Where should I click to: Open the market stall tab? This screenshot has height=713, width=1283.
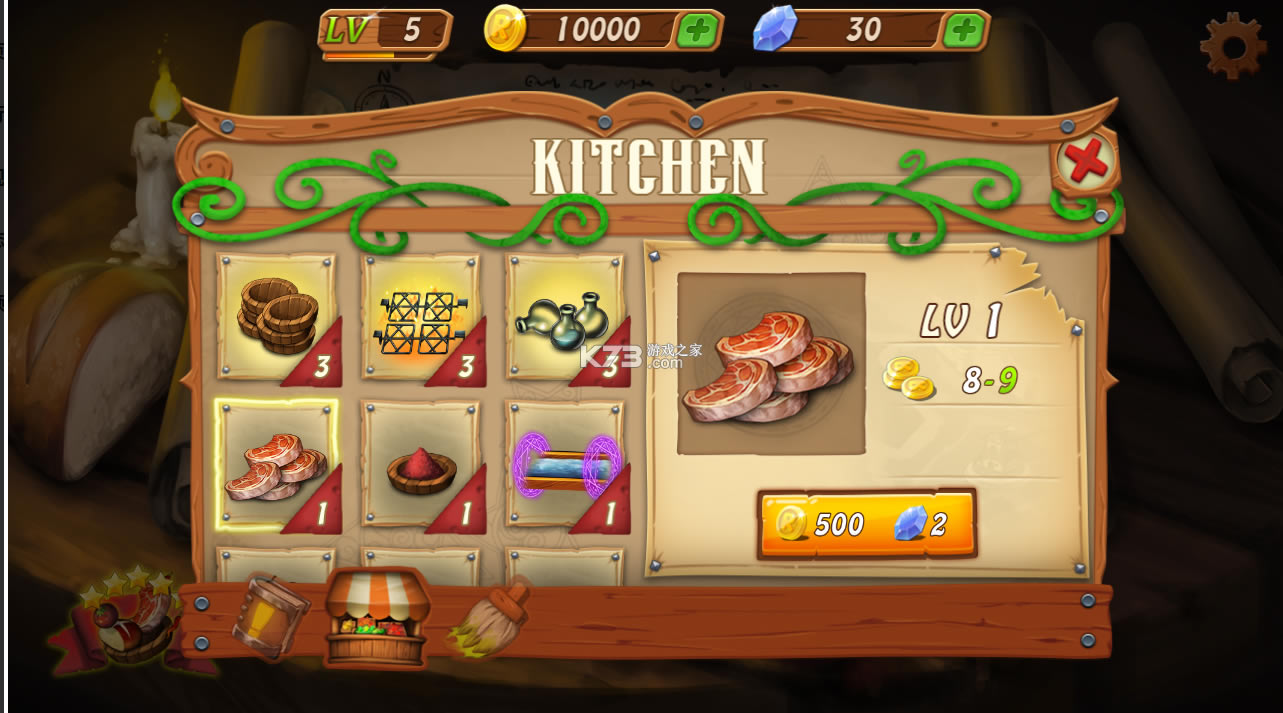(x=377, y=617)
